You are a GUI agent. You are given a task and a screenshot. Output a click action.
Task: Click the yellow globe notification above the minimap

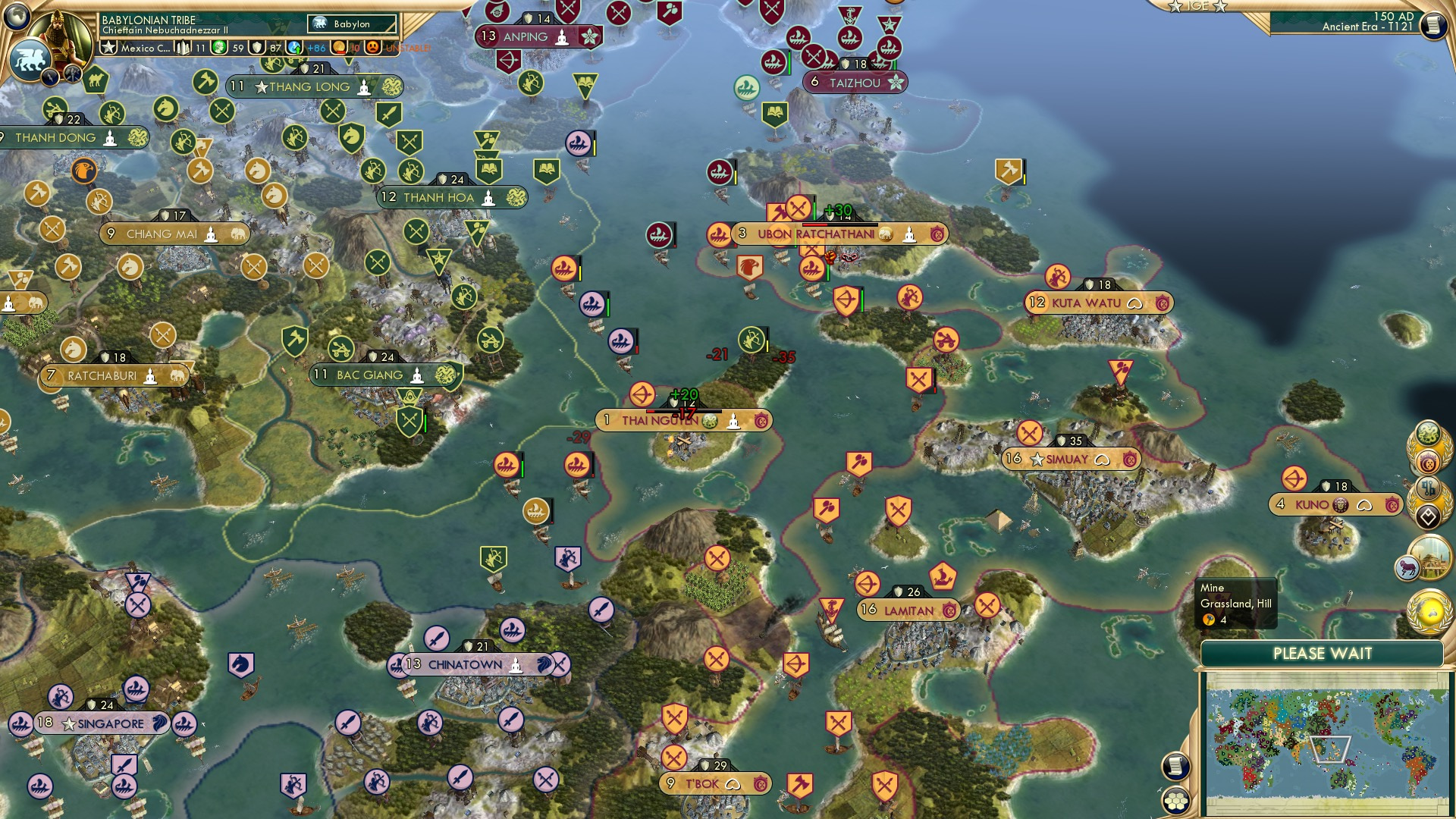[1429, 609]
